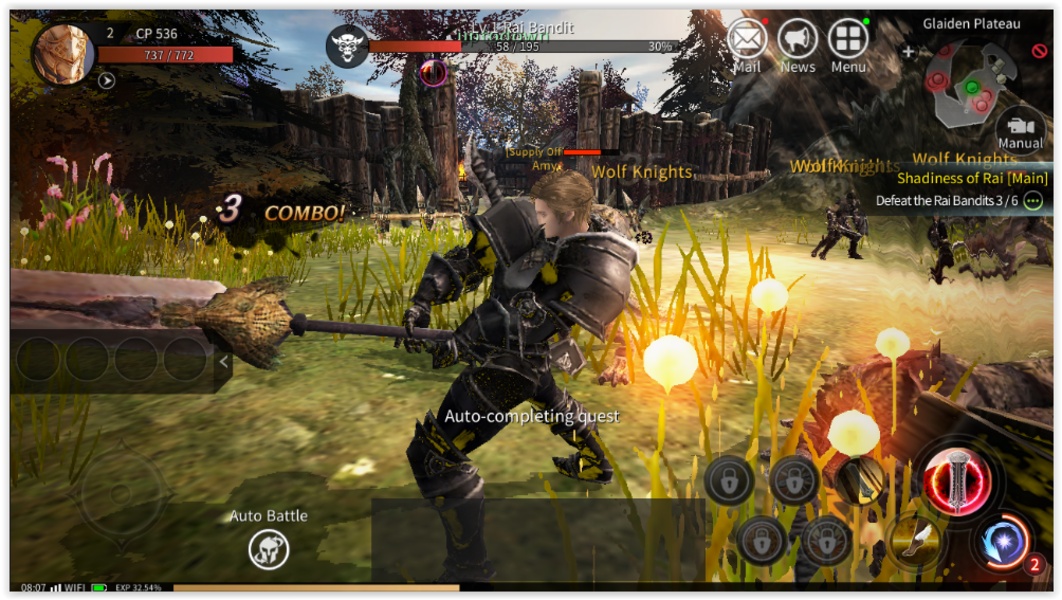
Task: Activate the sword slash skill
Action: click(858, 479)
